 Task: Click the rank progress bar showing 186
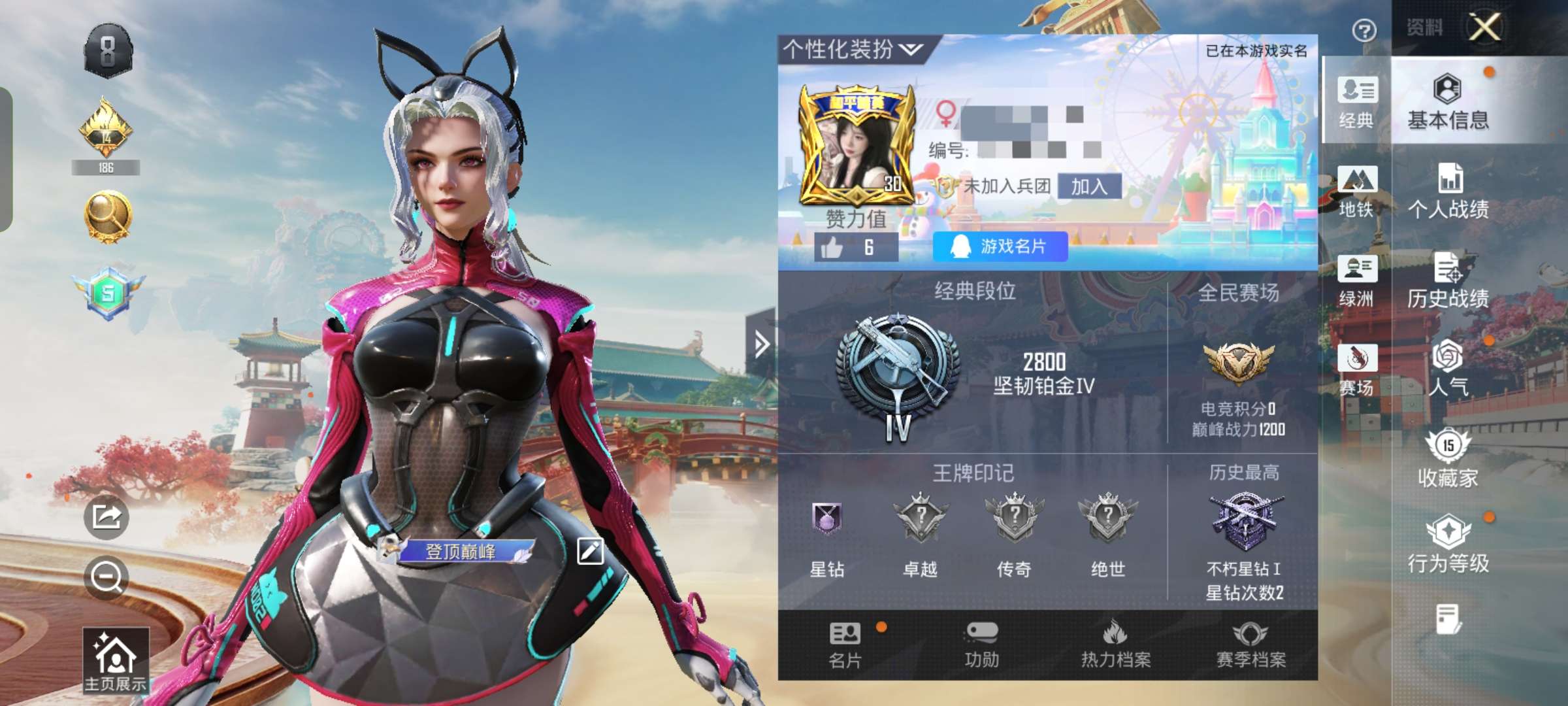106,167
